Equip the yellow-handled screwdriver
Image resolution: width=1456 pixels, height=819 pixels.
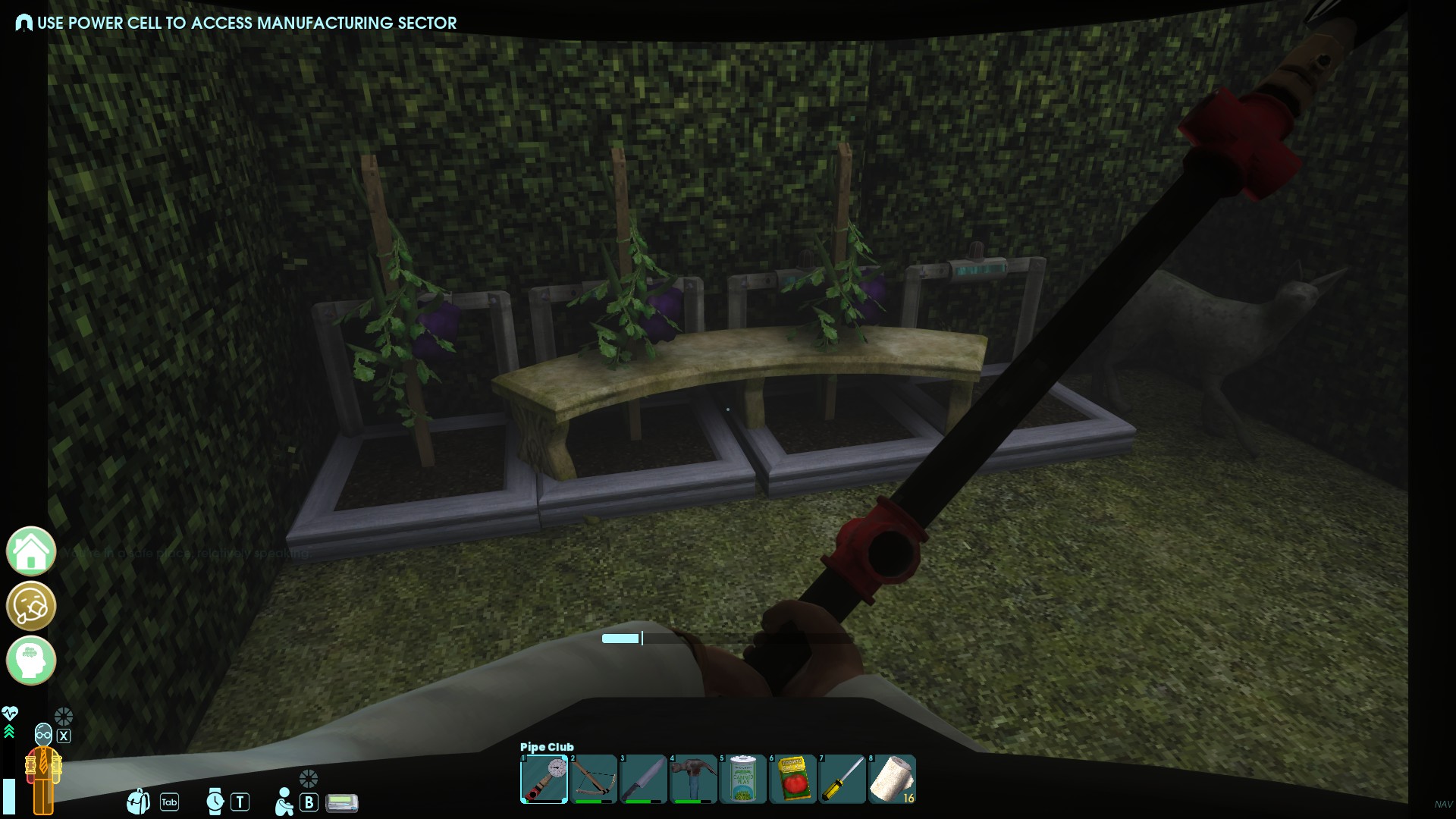(x=842, y=779)
